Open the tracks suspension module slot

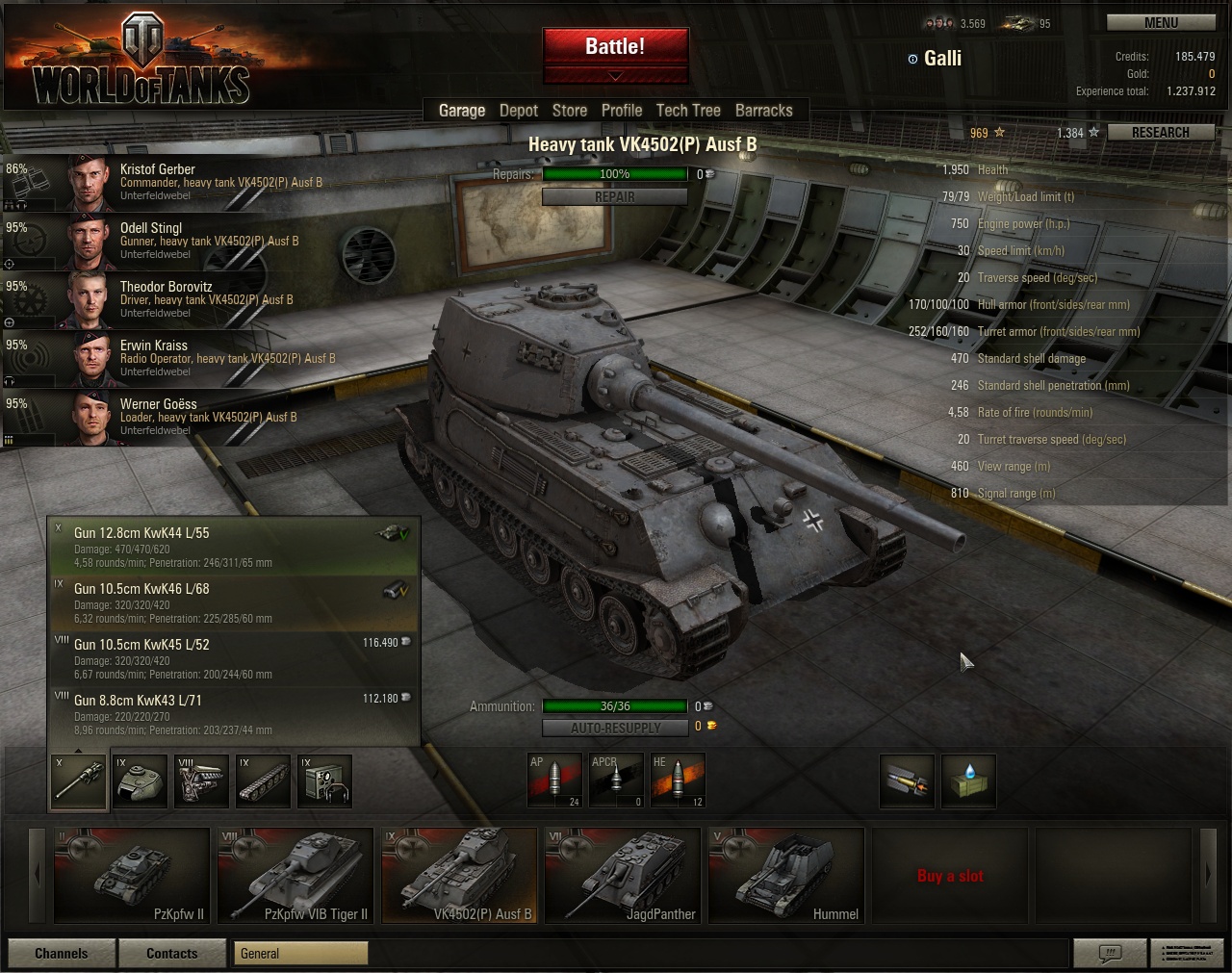[x=263, y=781]
